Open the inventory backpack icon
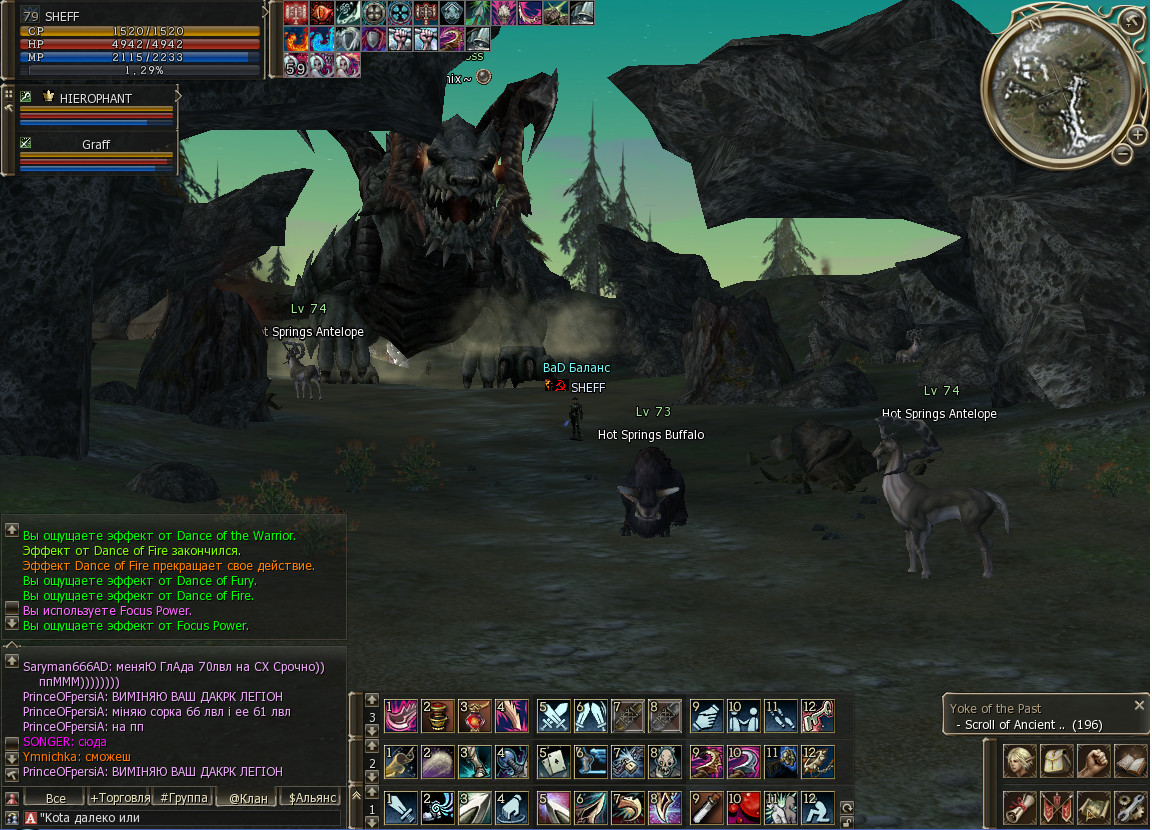 click(1057, 762)
